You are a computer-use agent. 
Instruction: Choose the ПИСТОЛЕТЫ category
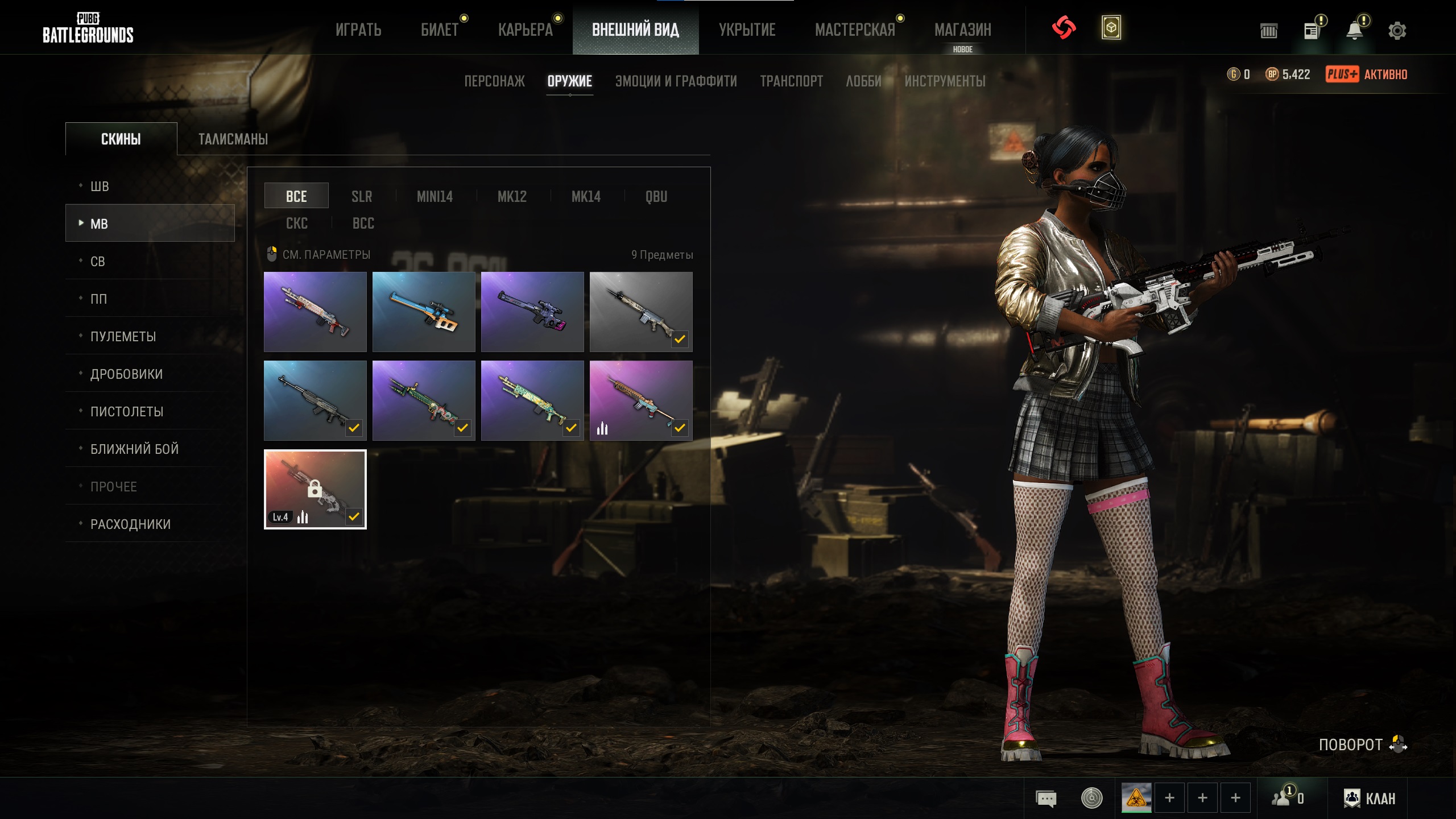(127, 412)
